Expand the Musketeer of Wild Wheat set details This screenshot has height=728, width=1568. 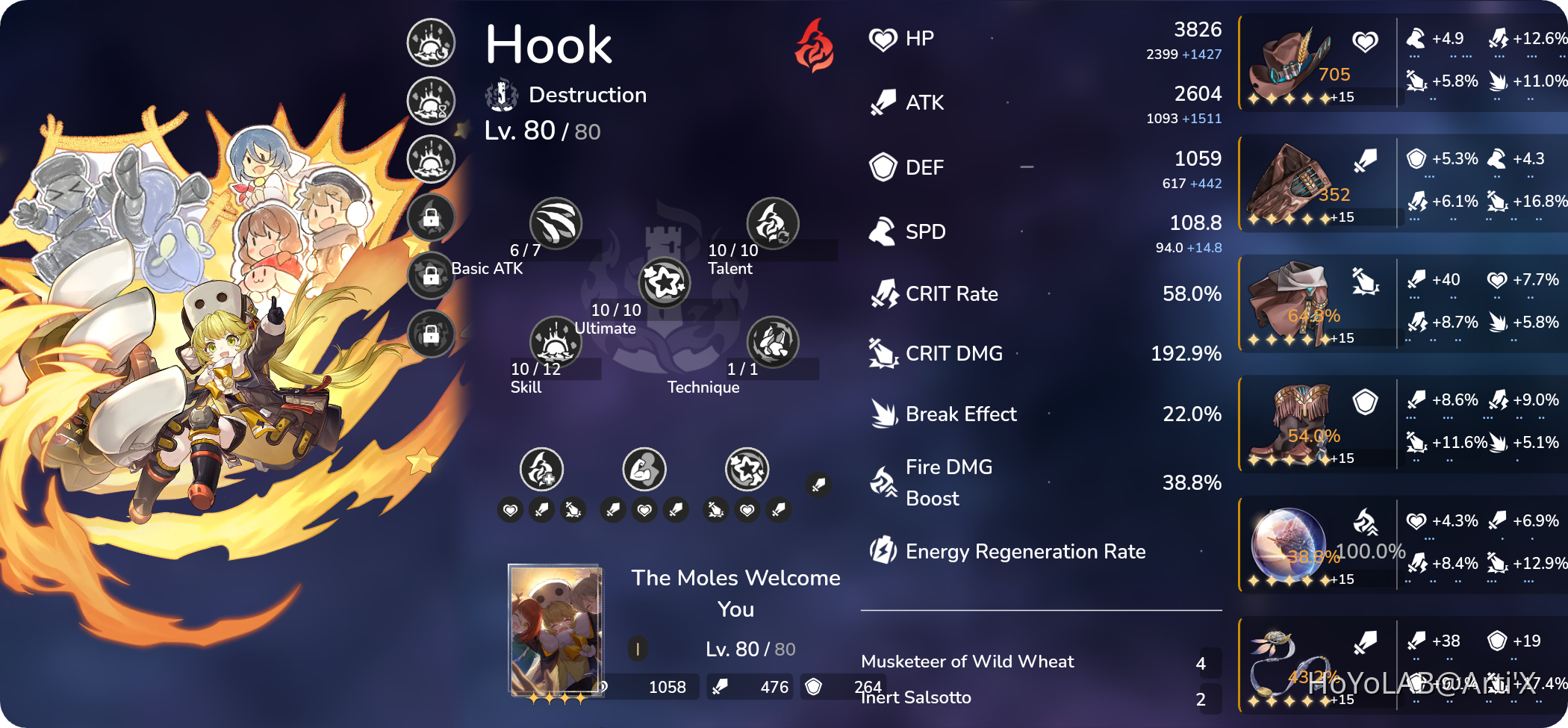click(967, 660)
